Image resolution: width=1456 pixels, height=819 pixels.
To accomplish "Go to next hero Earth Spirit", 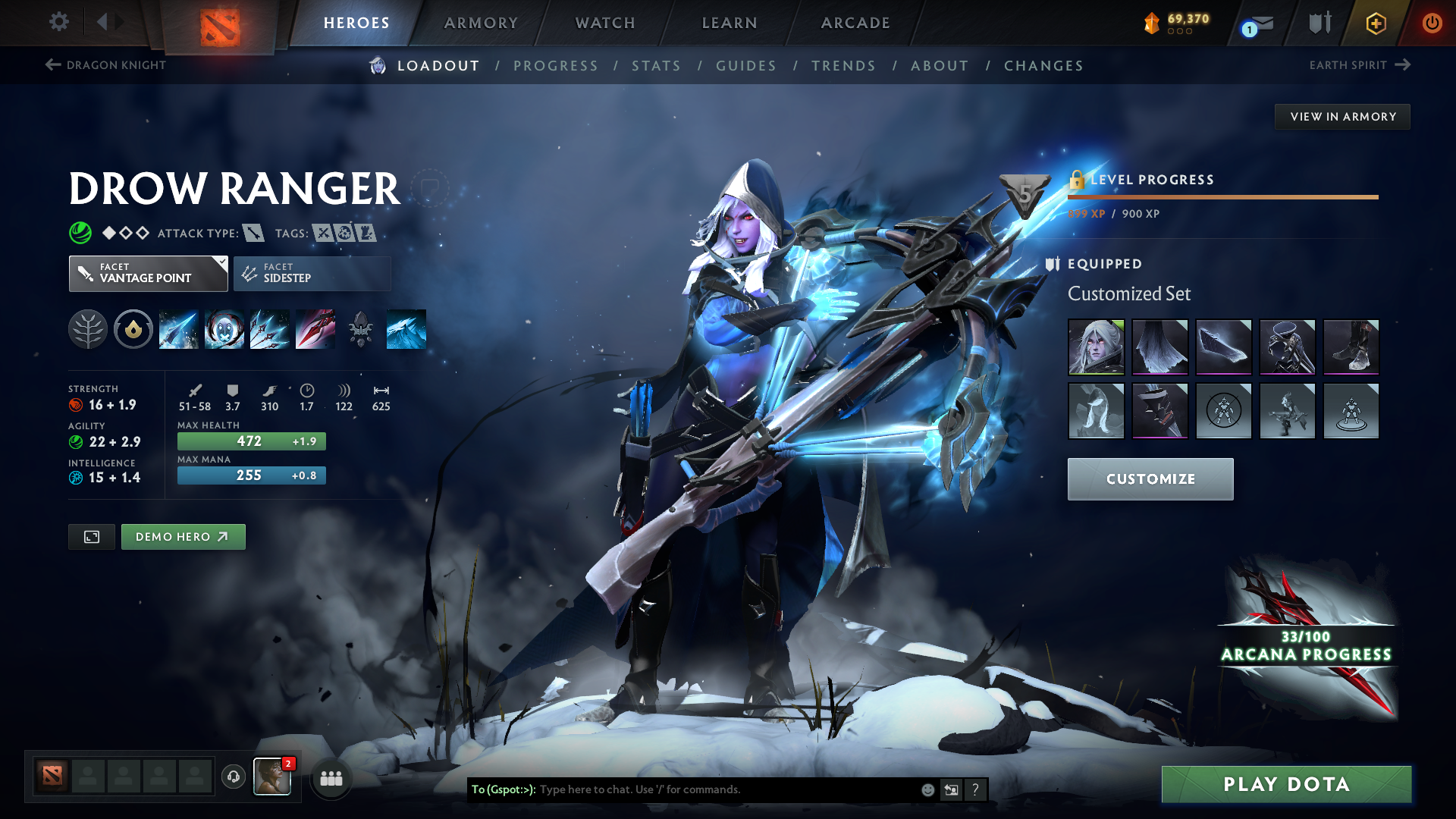I will point(1361,65).
